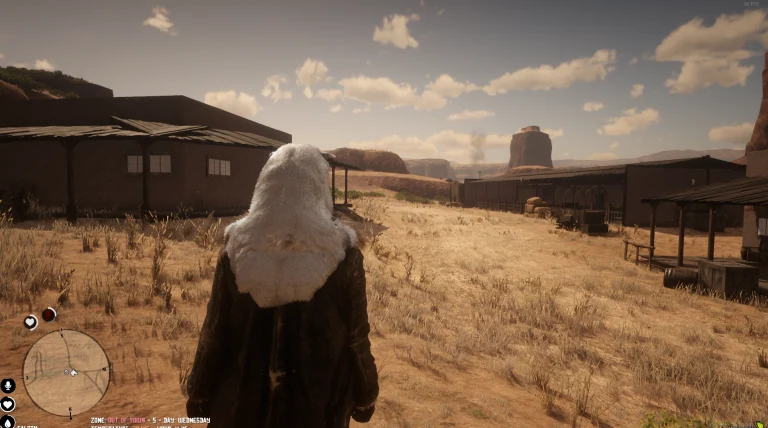Select the heart core beside the lightning icon
Screen dimensions: 768x428
tap(31, 322)
